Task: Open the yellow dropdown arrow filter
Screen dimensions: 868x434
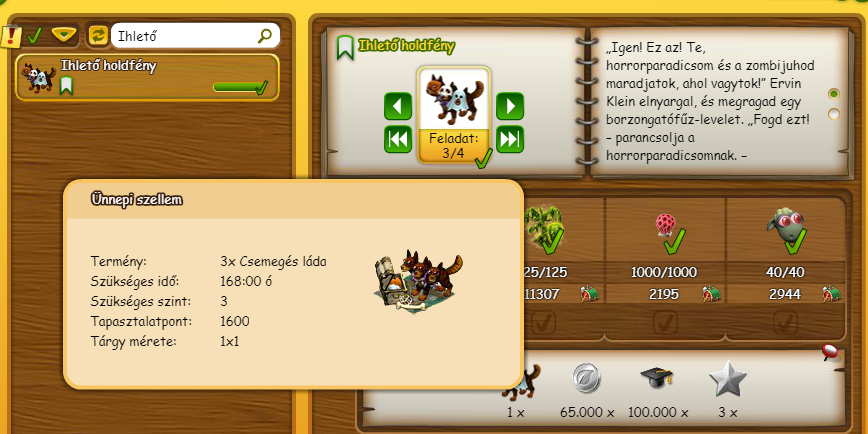Action: pos(64,35)
